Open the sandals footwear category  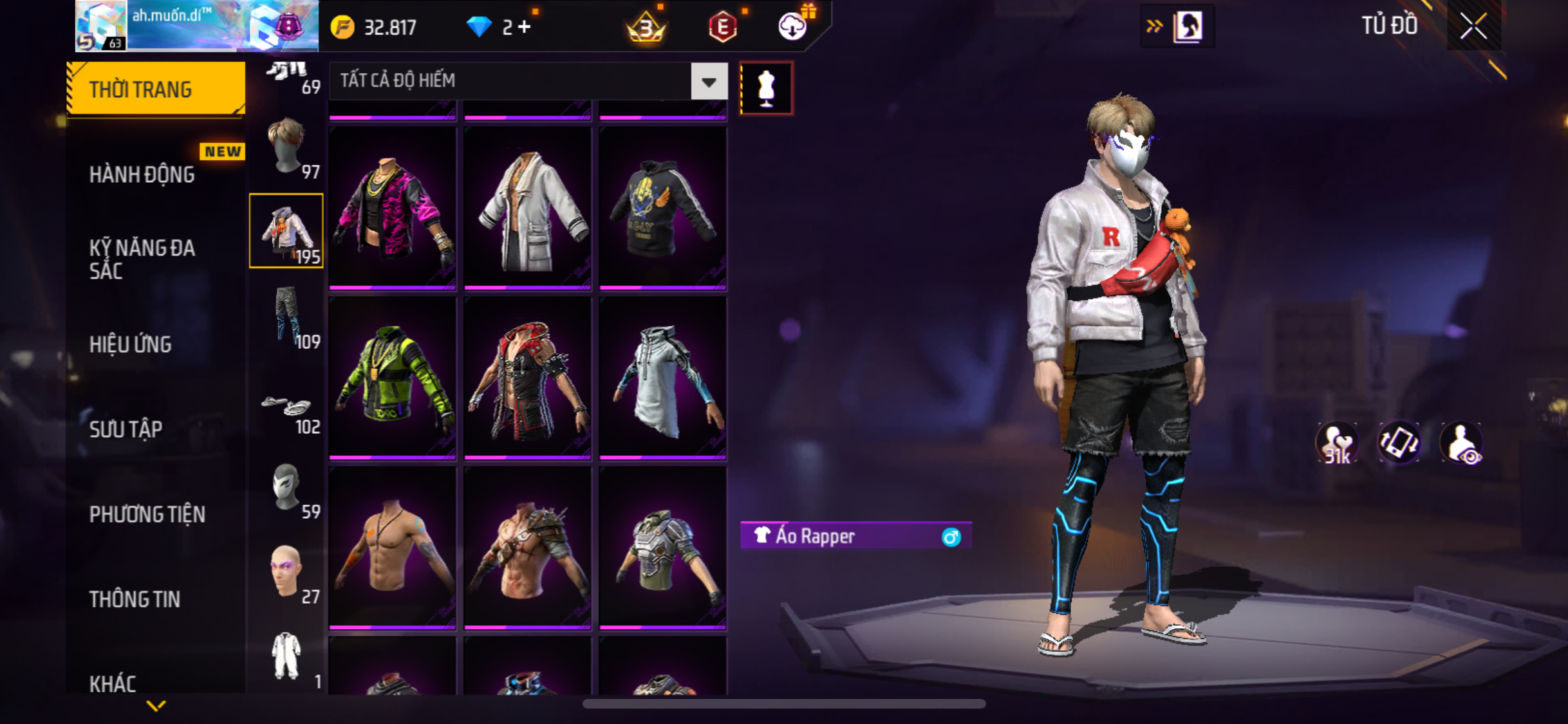(287, 411)
